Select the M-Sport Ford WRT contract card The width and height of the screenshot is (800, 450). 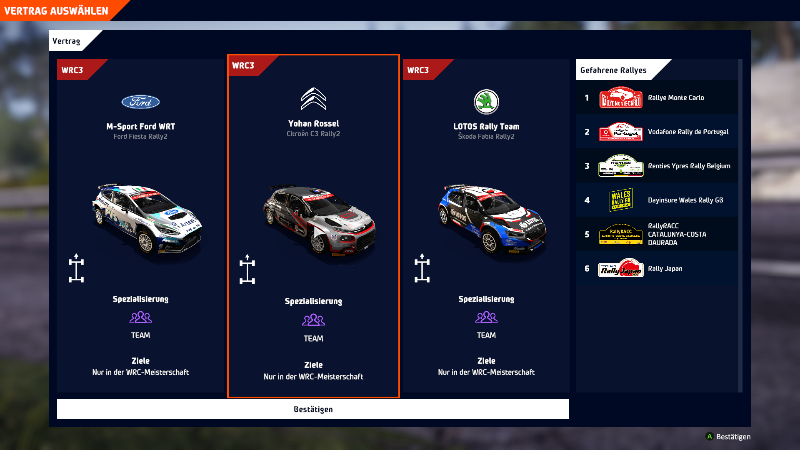pyautogui.click(x=141, y=225)
